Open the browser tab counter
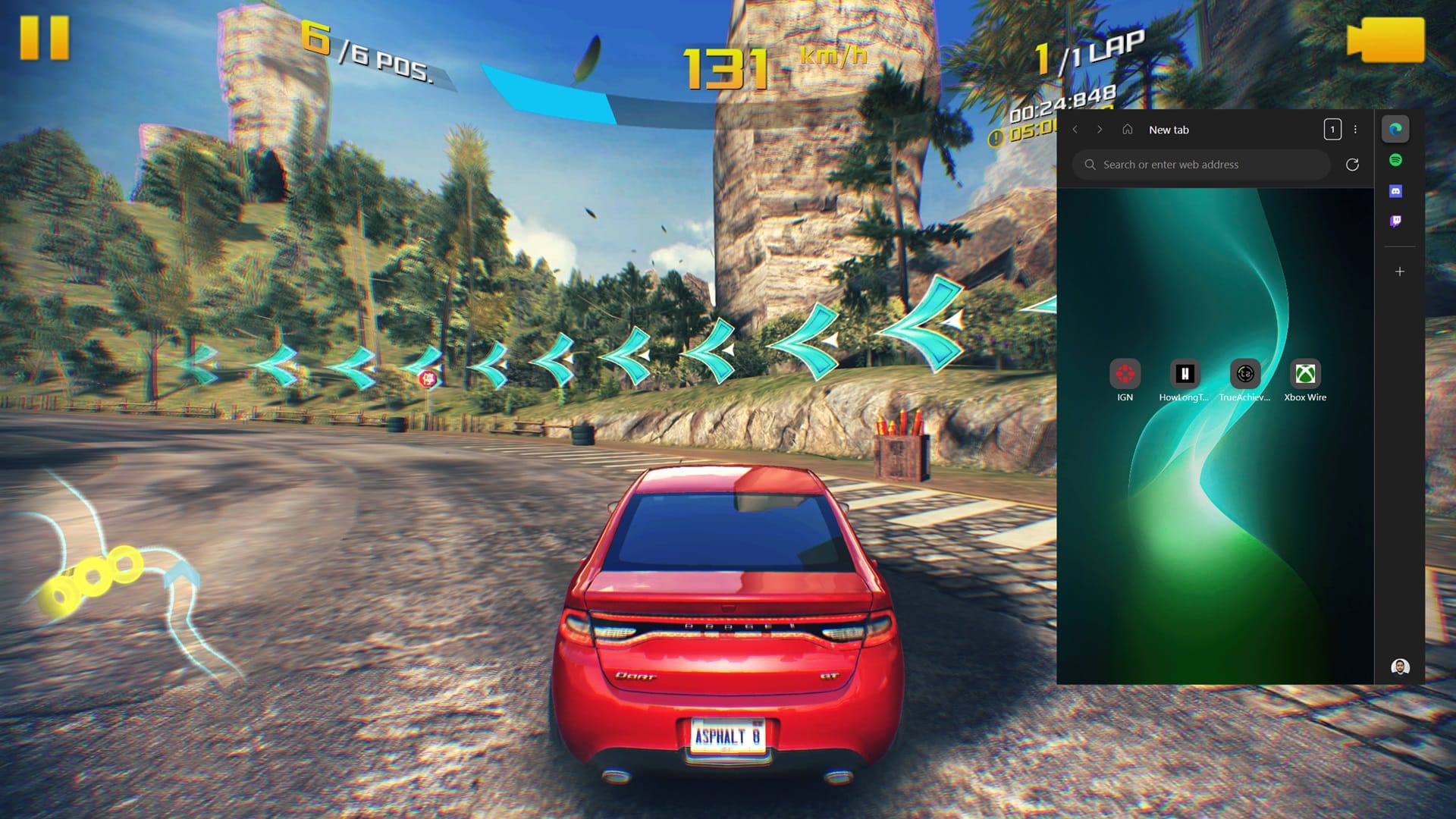This screenshot has width=1456, height=819. tap(1332, 130)
